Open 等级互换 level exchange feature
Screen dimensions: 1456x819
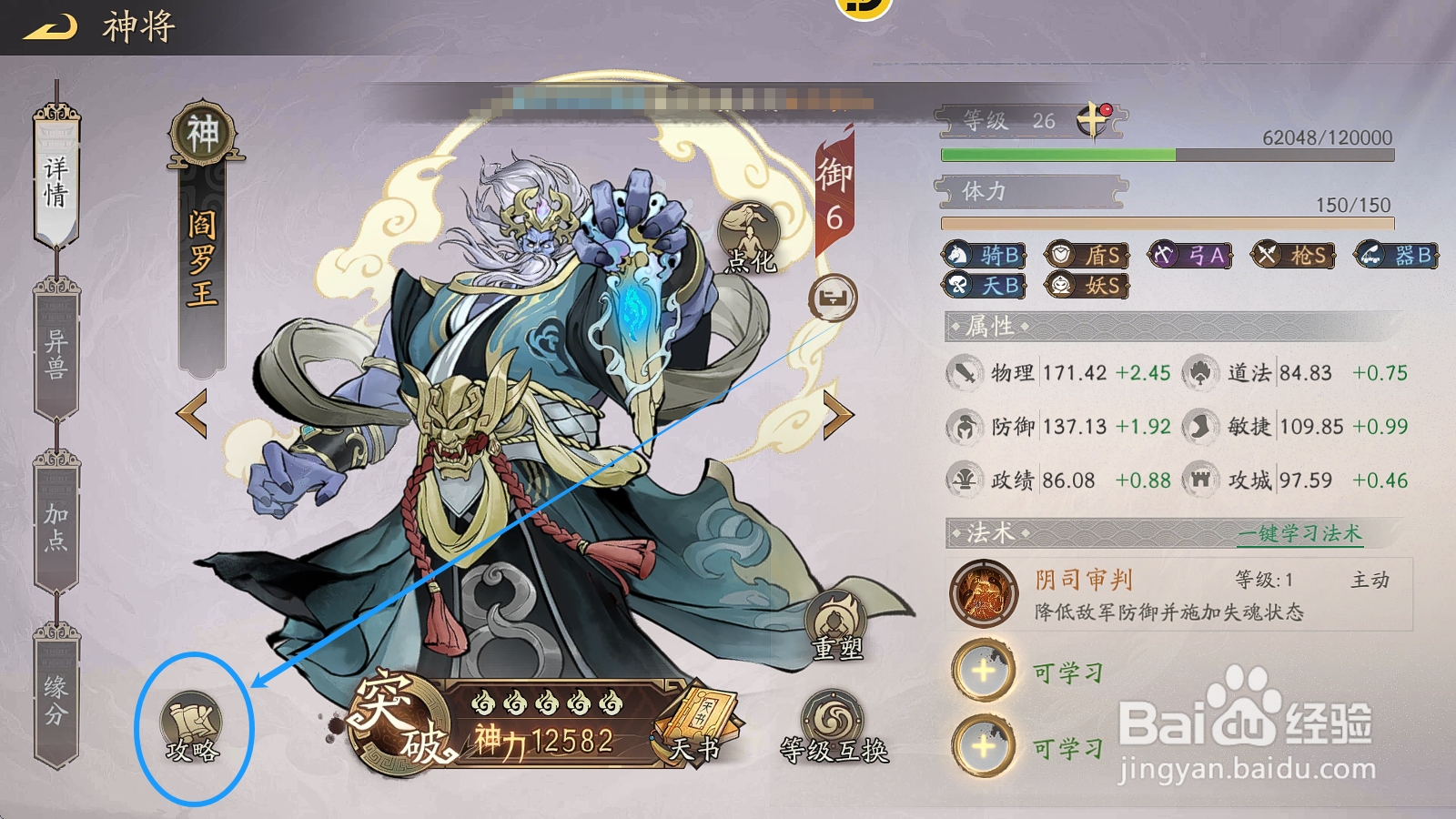[833, 719]
